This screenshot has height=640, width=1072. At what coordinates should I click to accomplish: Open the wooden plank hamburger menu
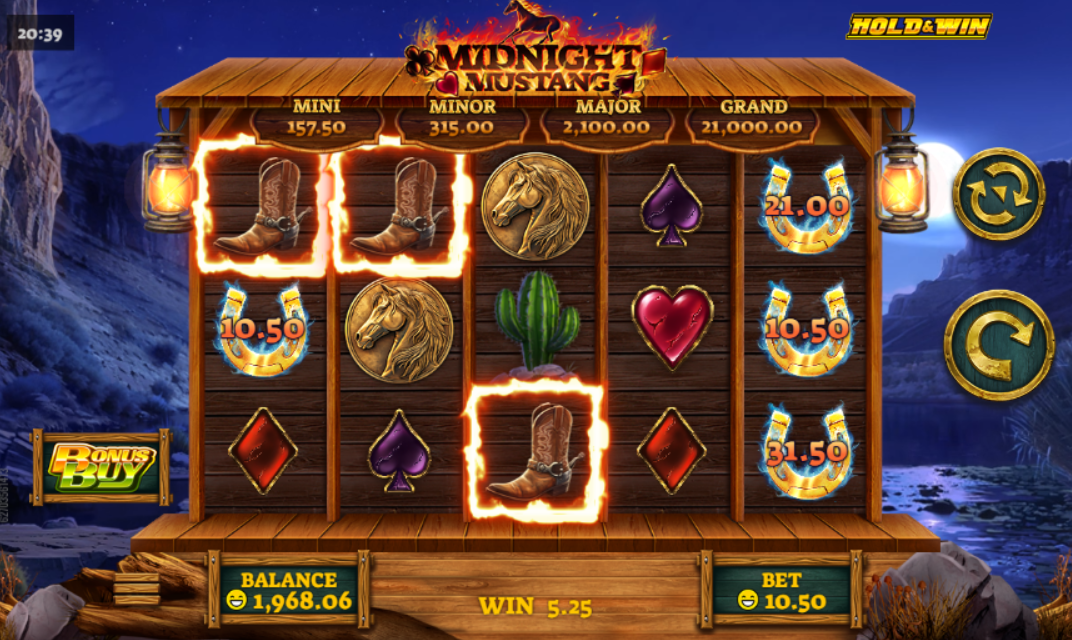pyautogui.click(x=136, y=588)
